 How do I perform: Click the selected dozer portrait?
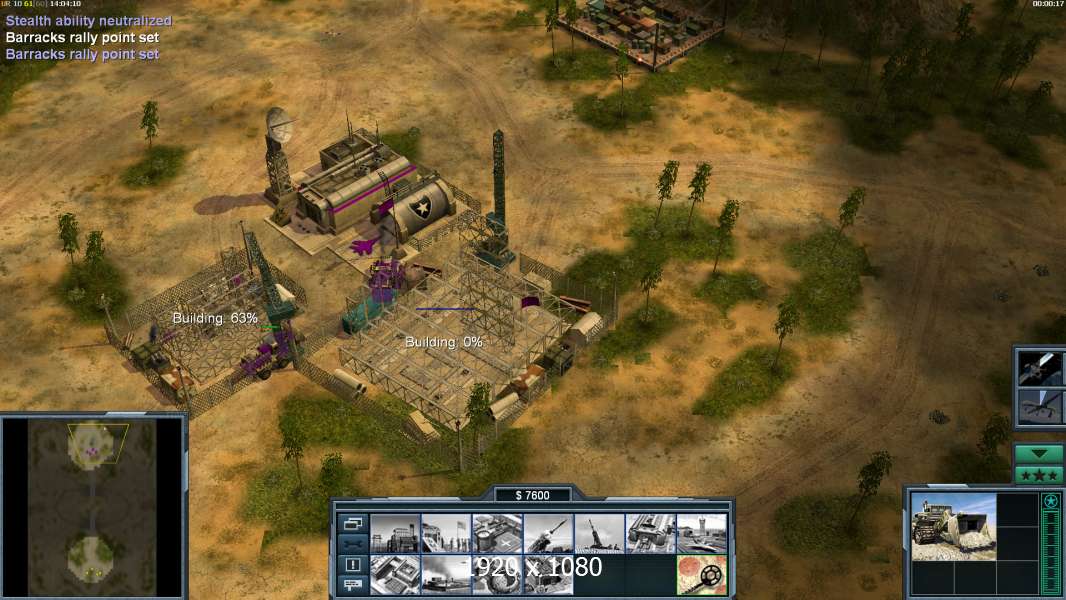pos(954,526)
